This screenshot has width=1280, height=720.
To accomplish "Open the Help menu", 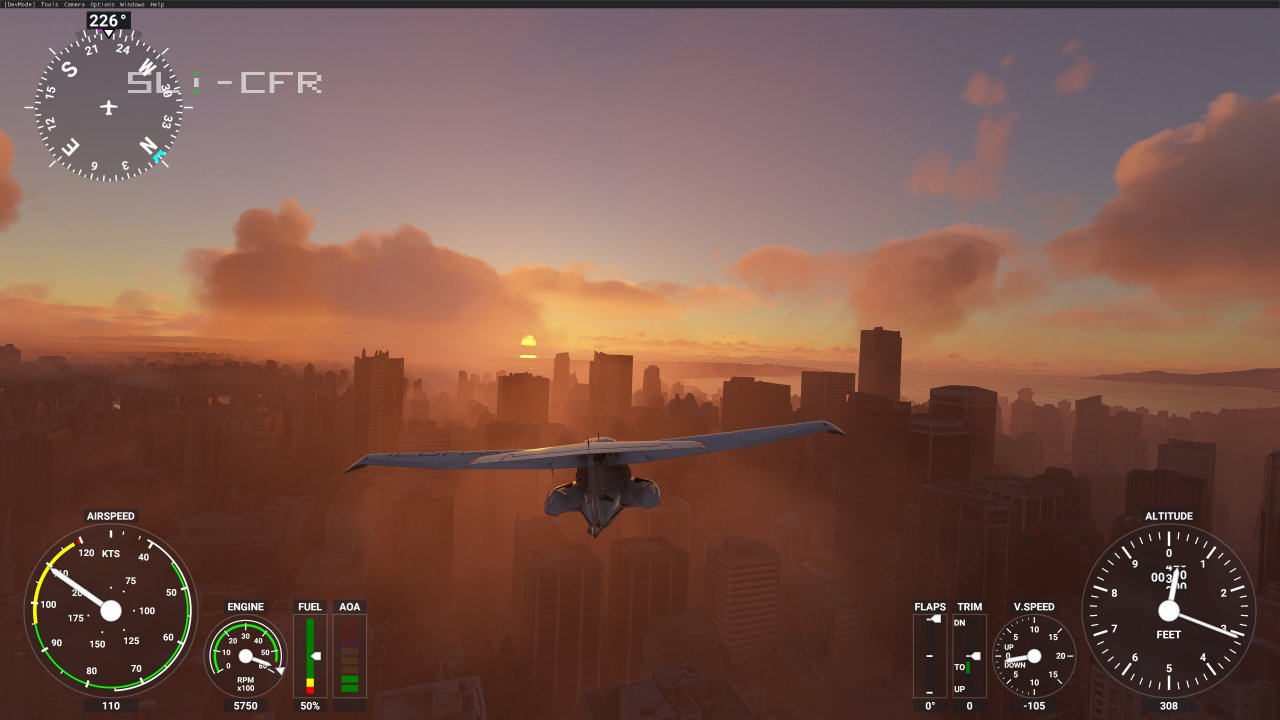I will click(x=157, y=4).
